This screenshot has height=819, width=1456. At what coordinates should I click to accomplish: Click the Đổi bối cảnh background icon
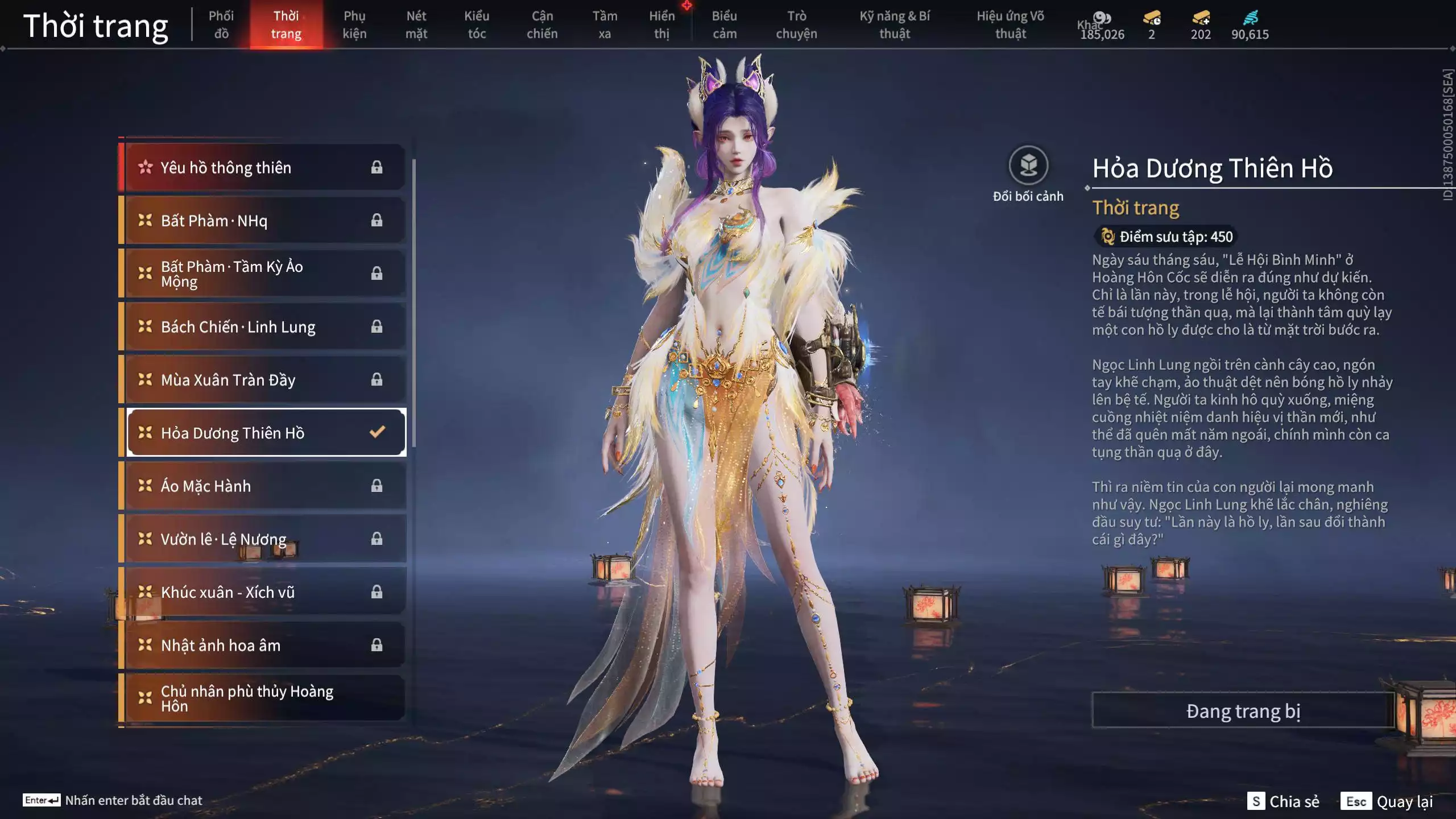(1028, 166)
